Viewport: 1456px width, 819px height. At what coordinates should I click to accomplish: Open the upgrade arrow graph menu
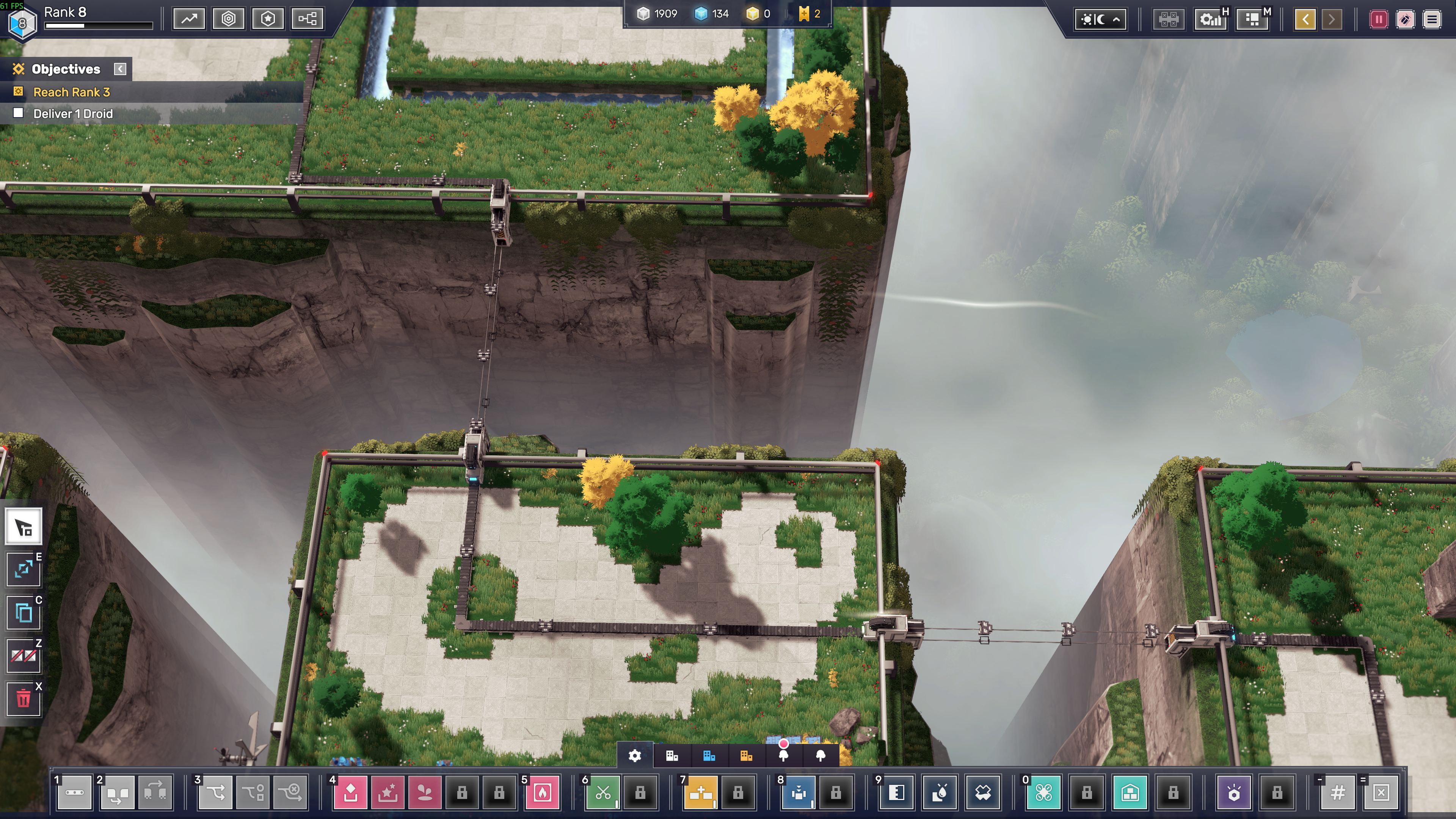pyautogui.click(x=189, y=19)
